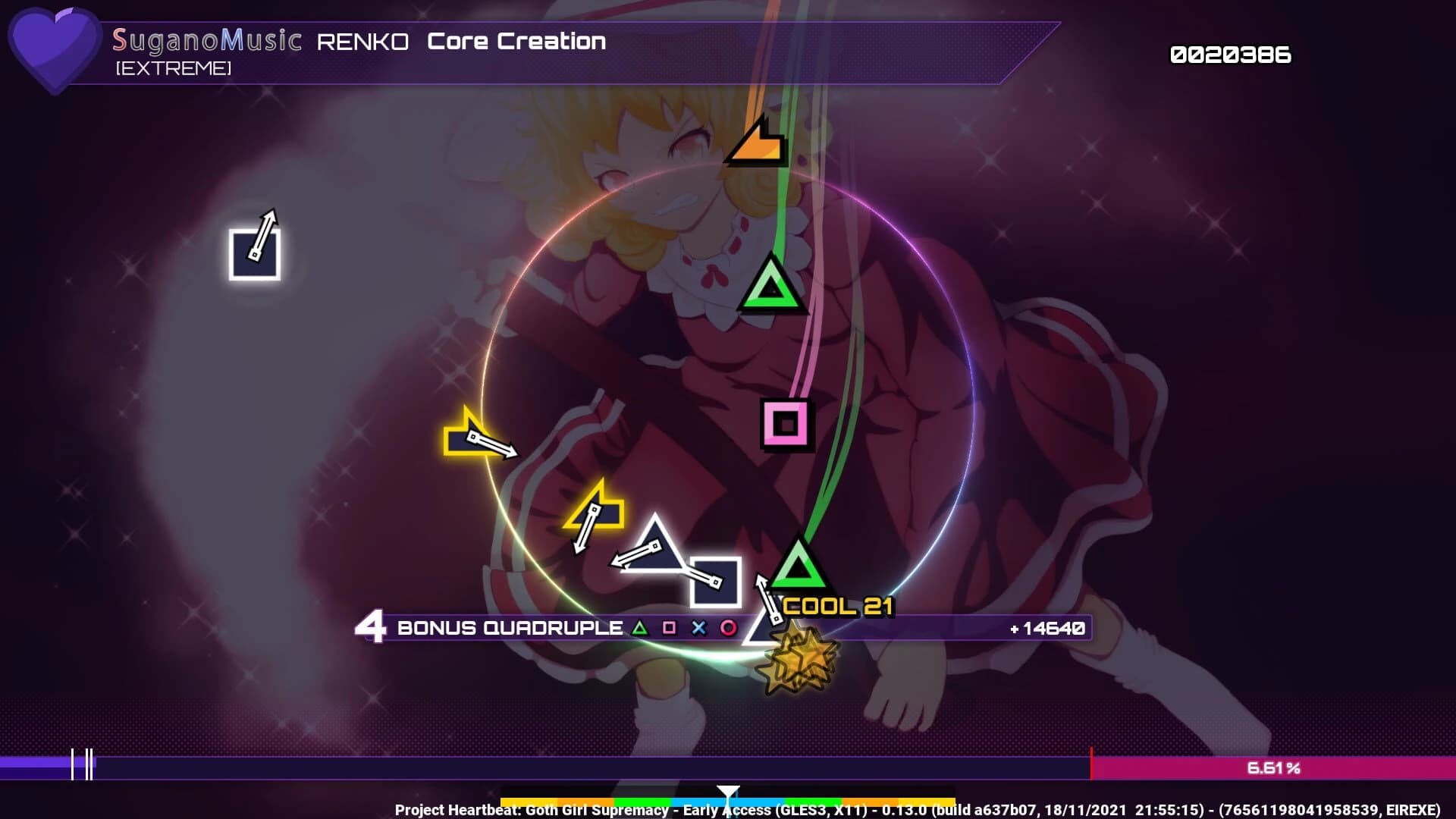Click the Circle symbol in BONUS QUADRUPLE bar
1456x819 pixels.
click(728, 627)
